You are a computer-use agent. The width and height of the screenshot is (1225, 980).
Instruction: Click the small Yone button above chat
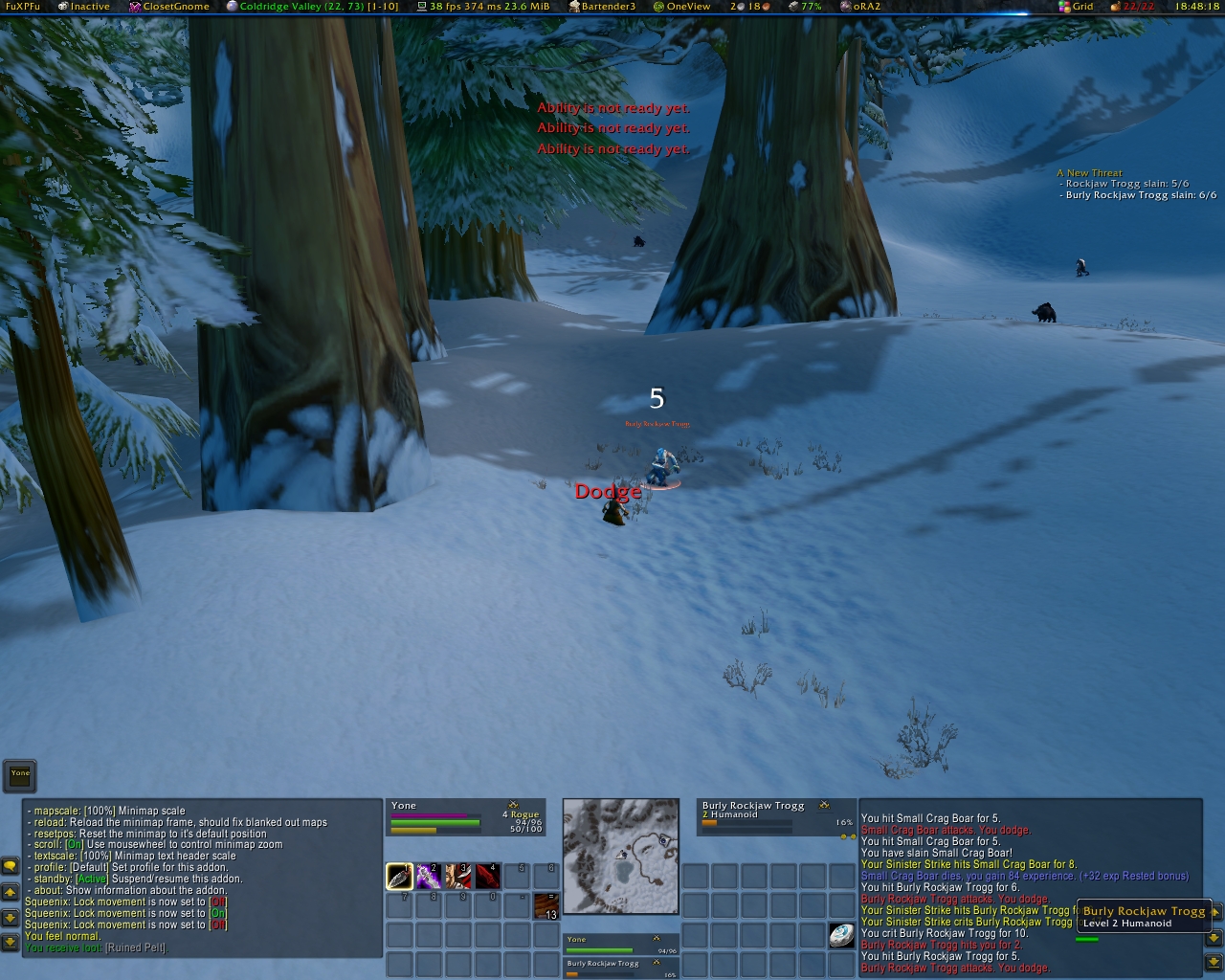20,774
